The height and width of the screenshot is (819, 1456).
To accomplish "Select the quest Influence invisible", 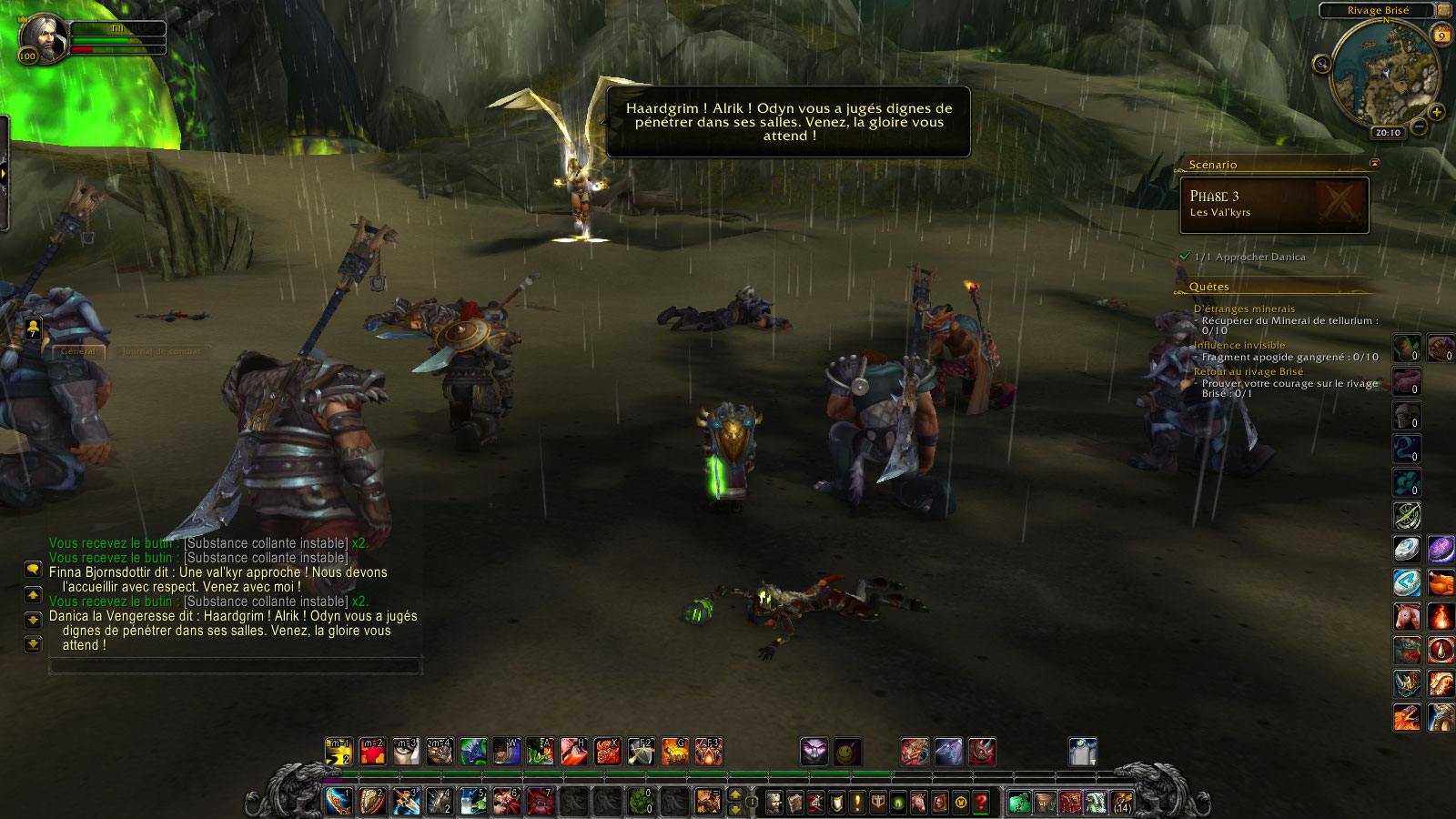I will (x=1239, y=345).
